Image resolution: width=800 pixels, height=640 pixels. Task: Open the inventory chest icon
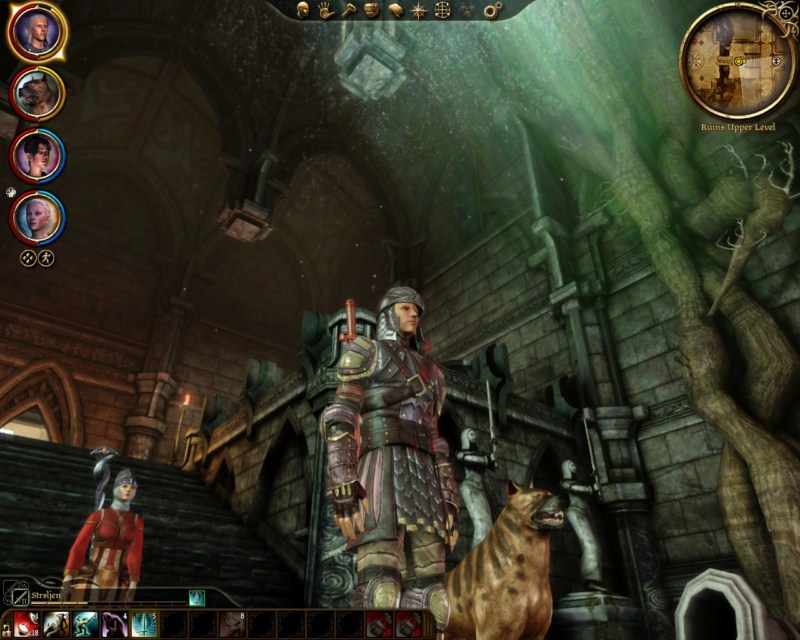coord(371,10)
